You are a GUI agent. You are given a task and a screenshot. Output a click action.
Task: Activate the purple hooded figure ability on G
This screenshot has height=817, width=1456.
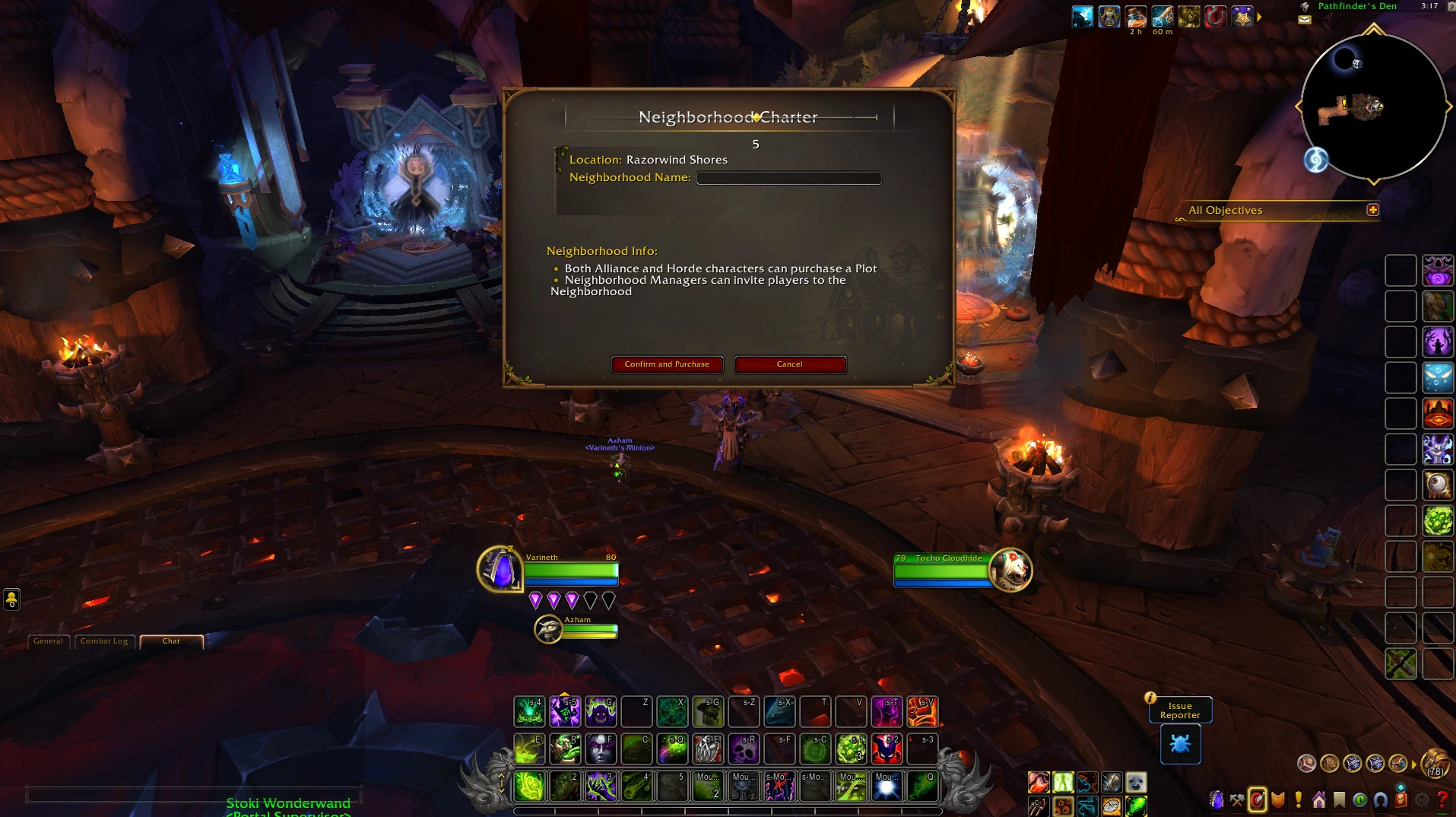pos(601,712)
